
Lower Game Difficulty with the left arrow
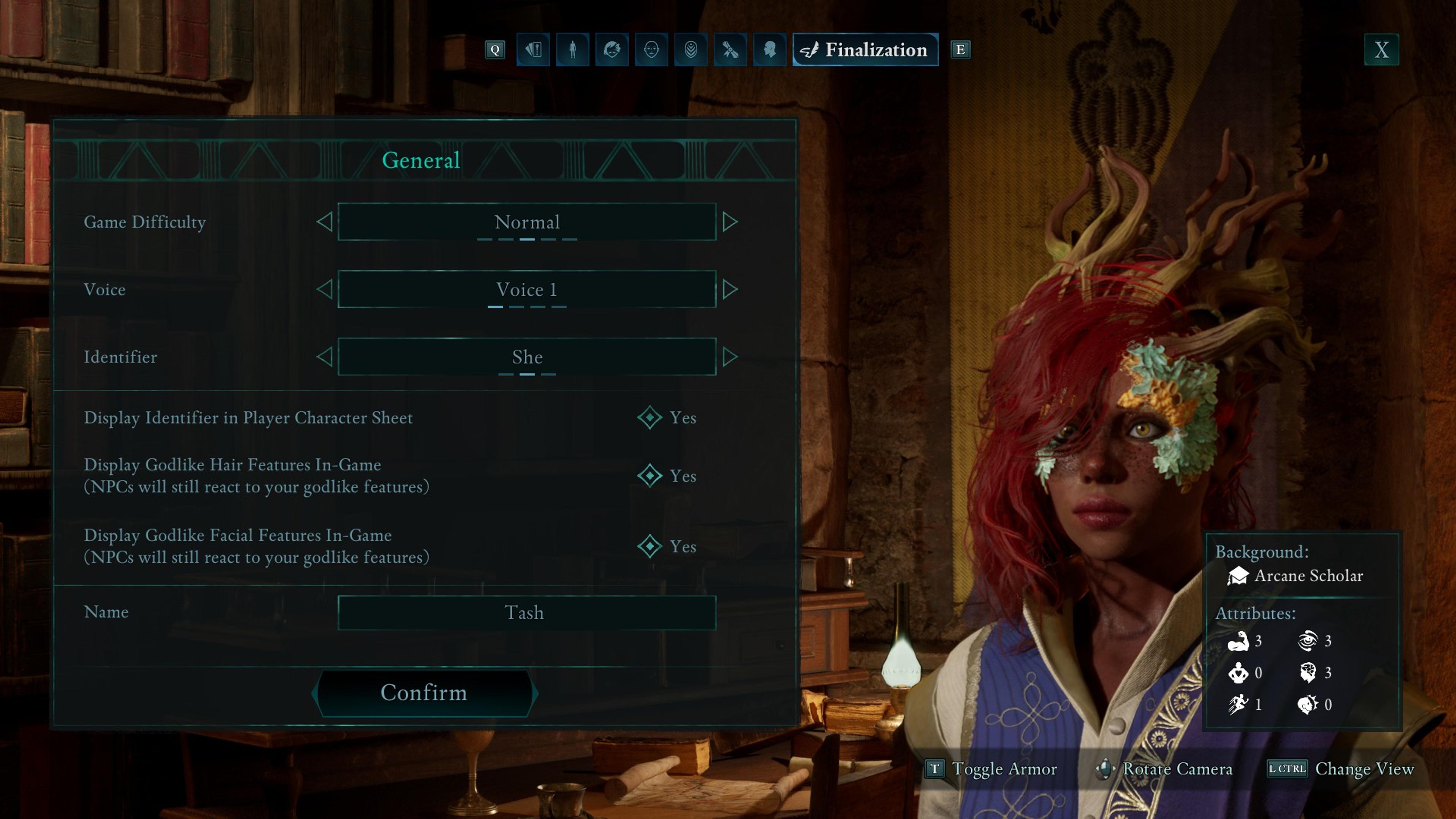click(325, 221)
